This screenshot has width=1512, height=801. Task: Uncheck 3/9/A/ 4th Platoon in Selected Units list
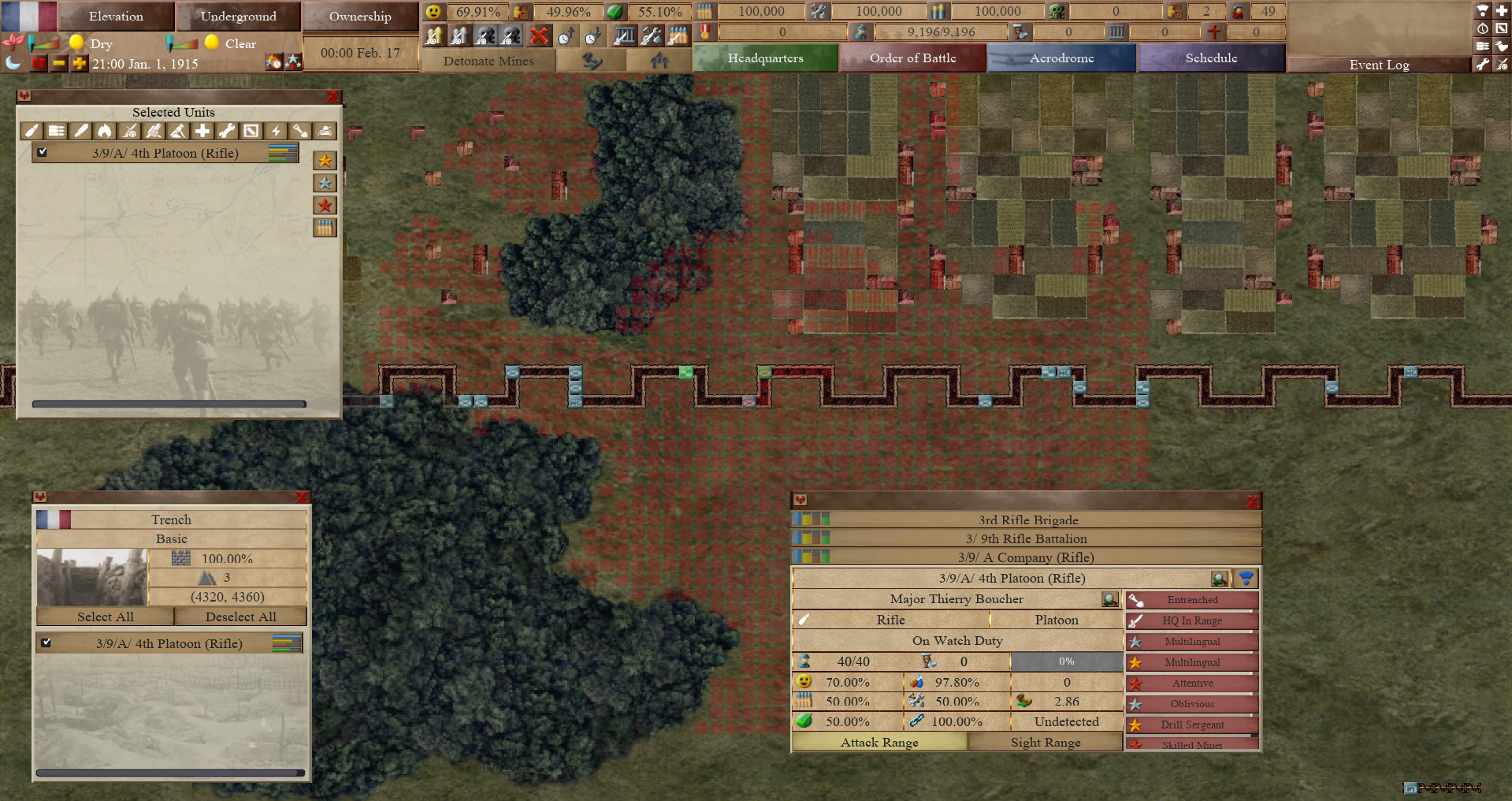43,152
